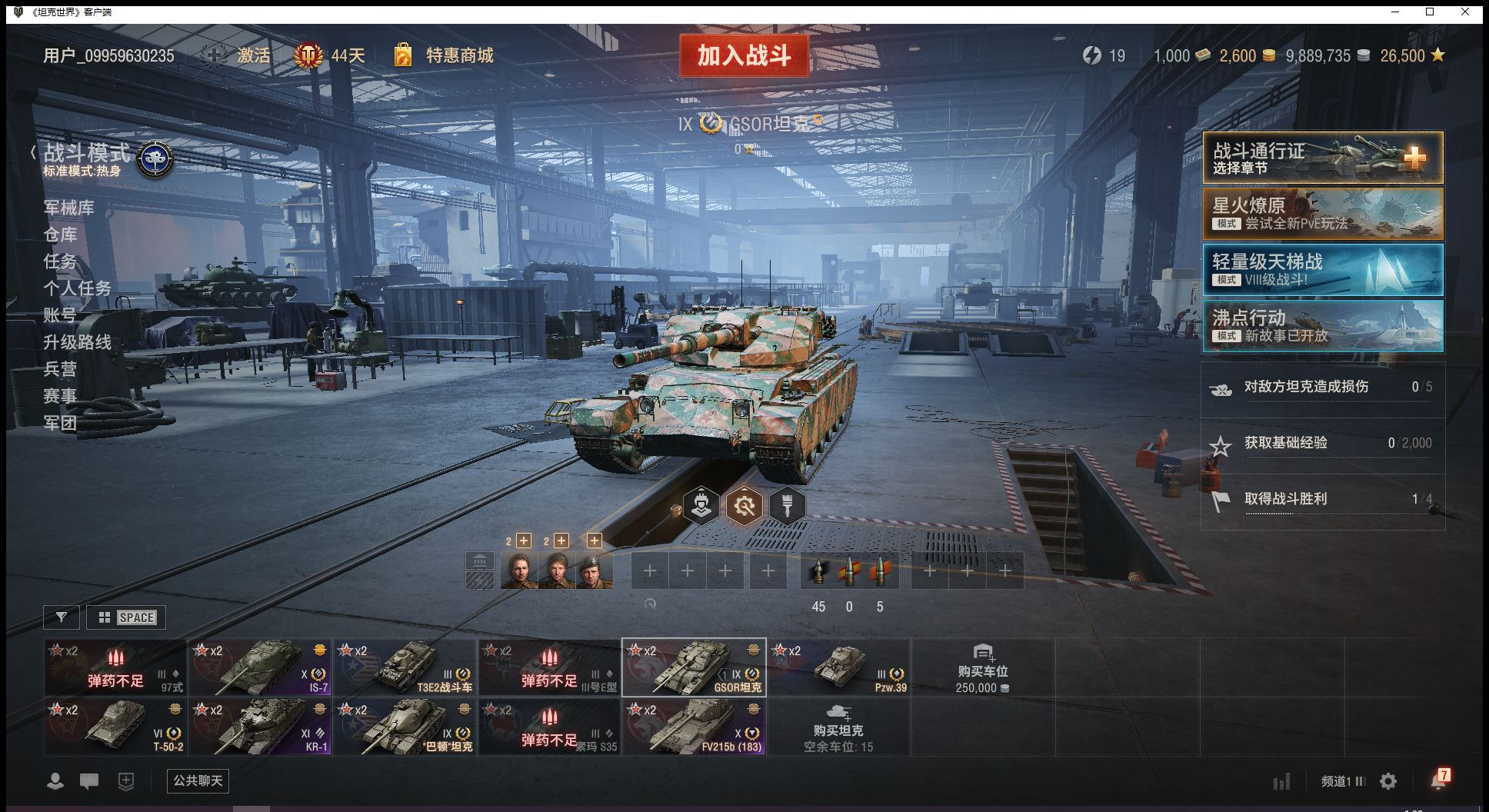
Task: Go to 仓库 storage
Action: (60, 235)
